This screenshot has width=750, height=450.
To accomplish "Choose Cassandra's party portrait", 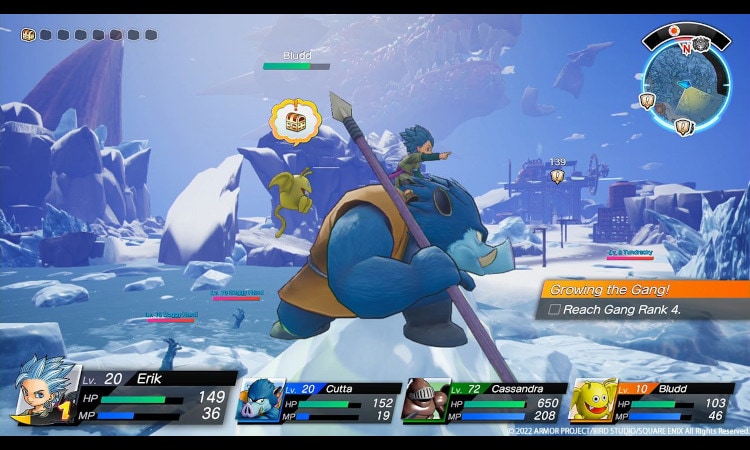I will (x=426, y=401).
